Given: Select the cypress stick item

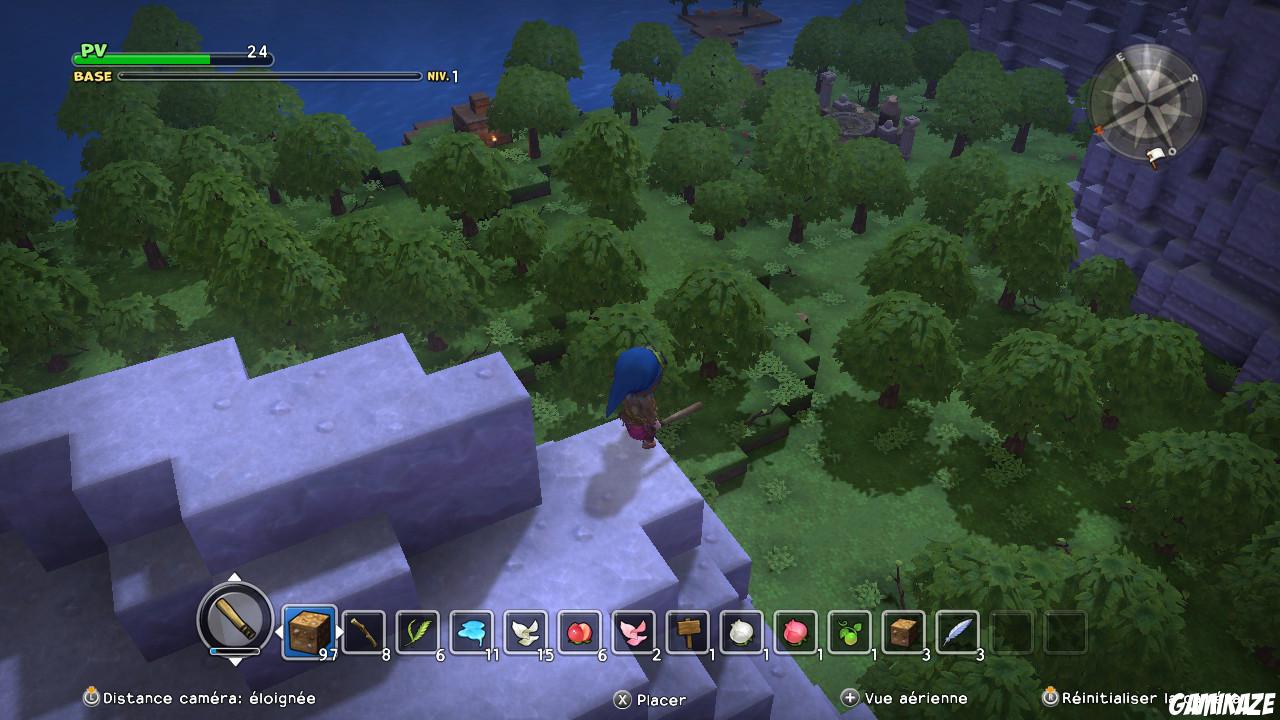Looking at the screenshot, I should (x=361, y=631).
